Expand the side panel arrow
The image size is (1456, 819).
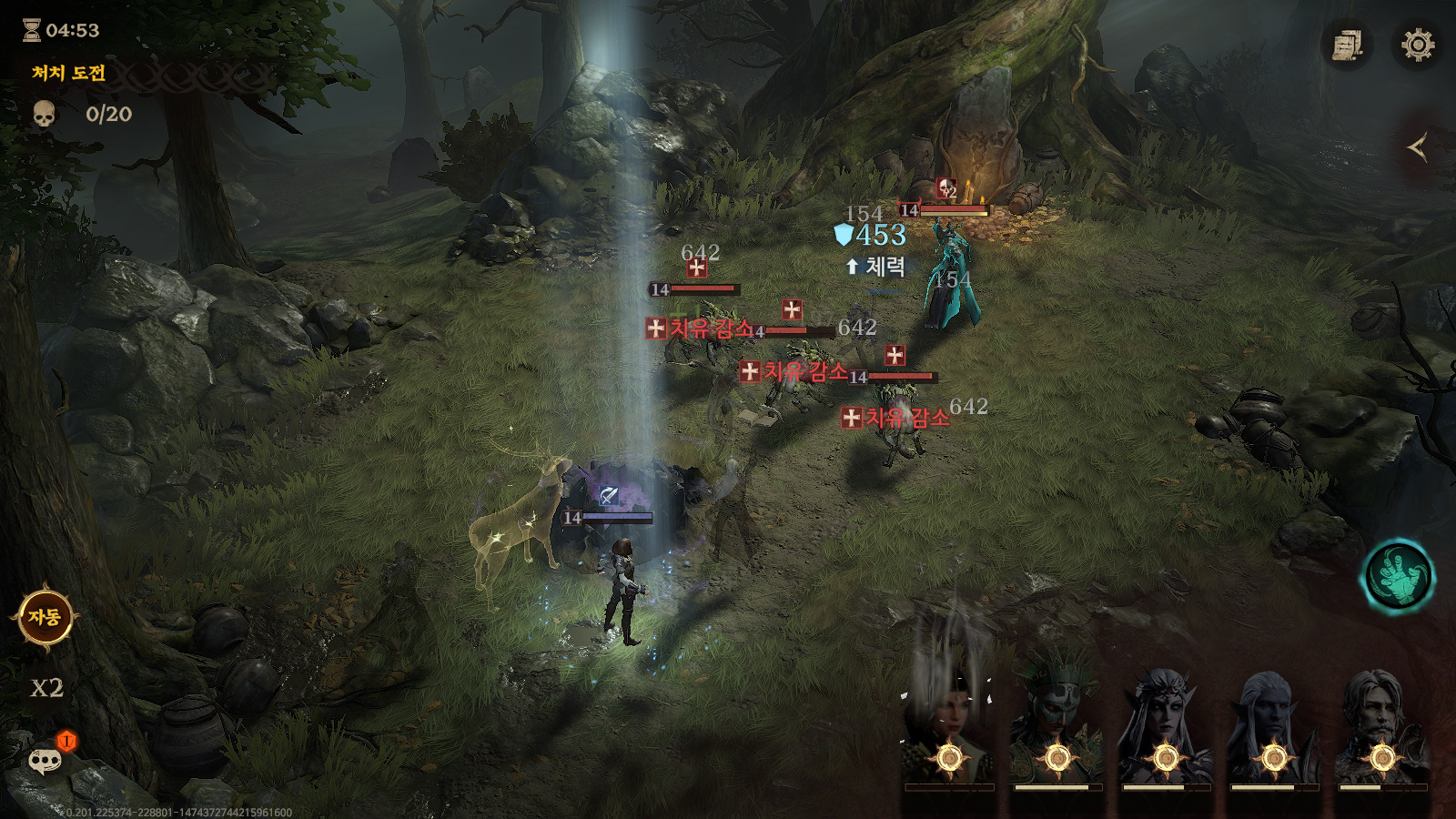[1417, 147]
